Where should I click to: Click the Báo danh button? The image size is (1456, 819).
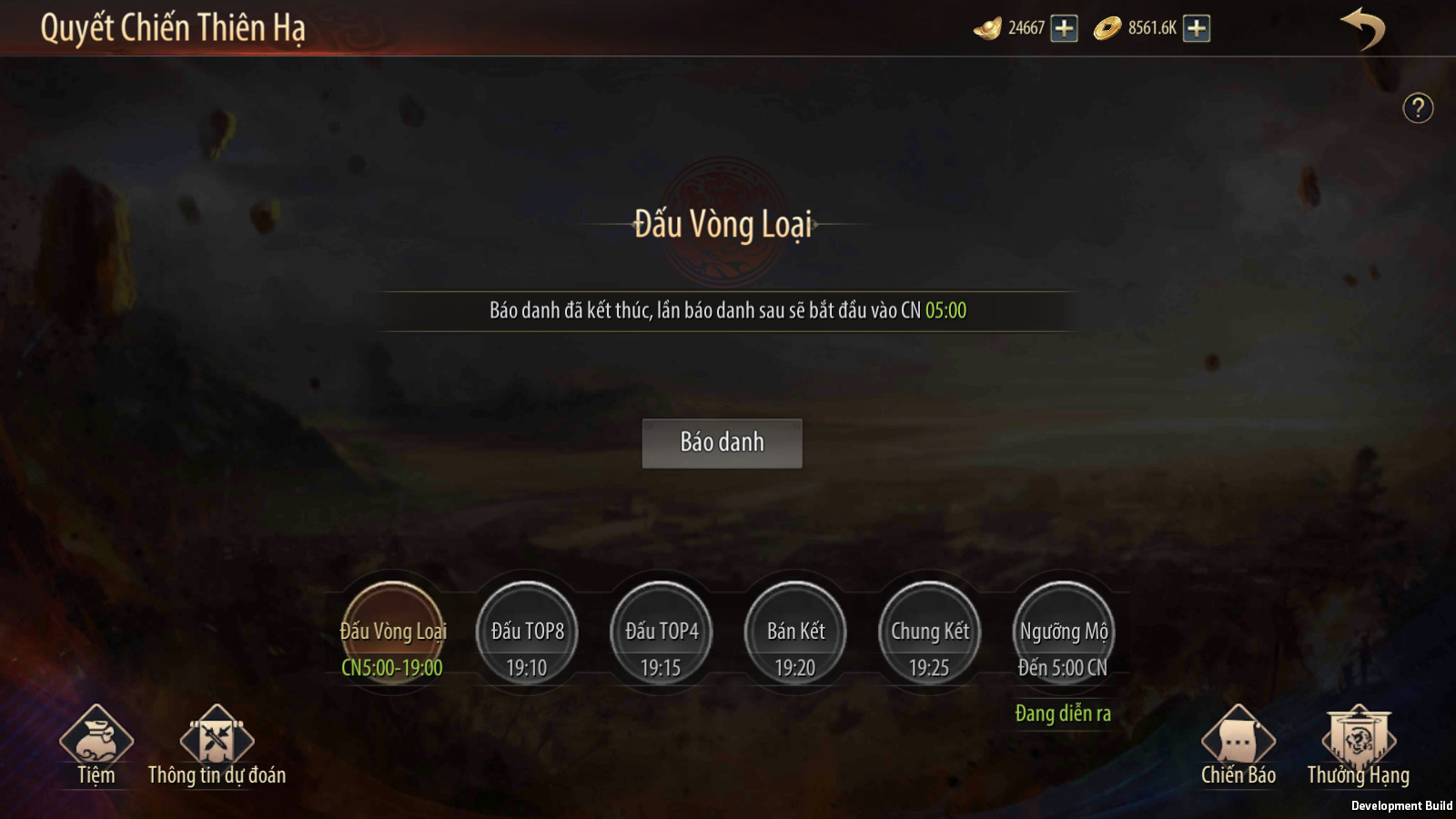[x=722, y=443]
